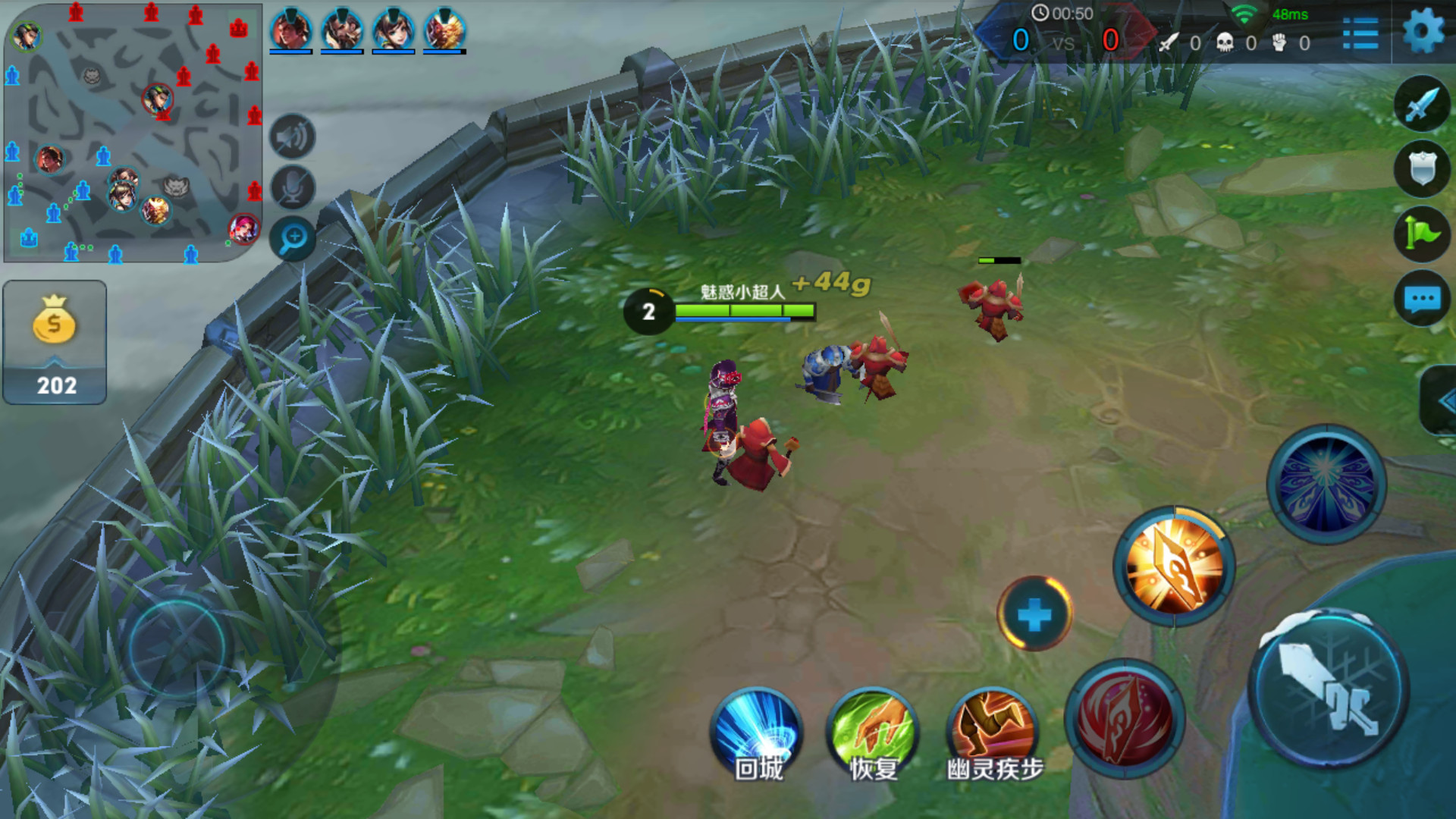Tap the minimap
The image size is (1456, 819).
[x=133, y=133]
